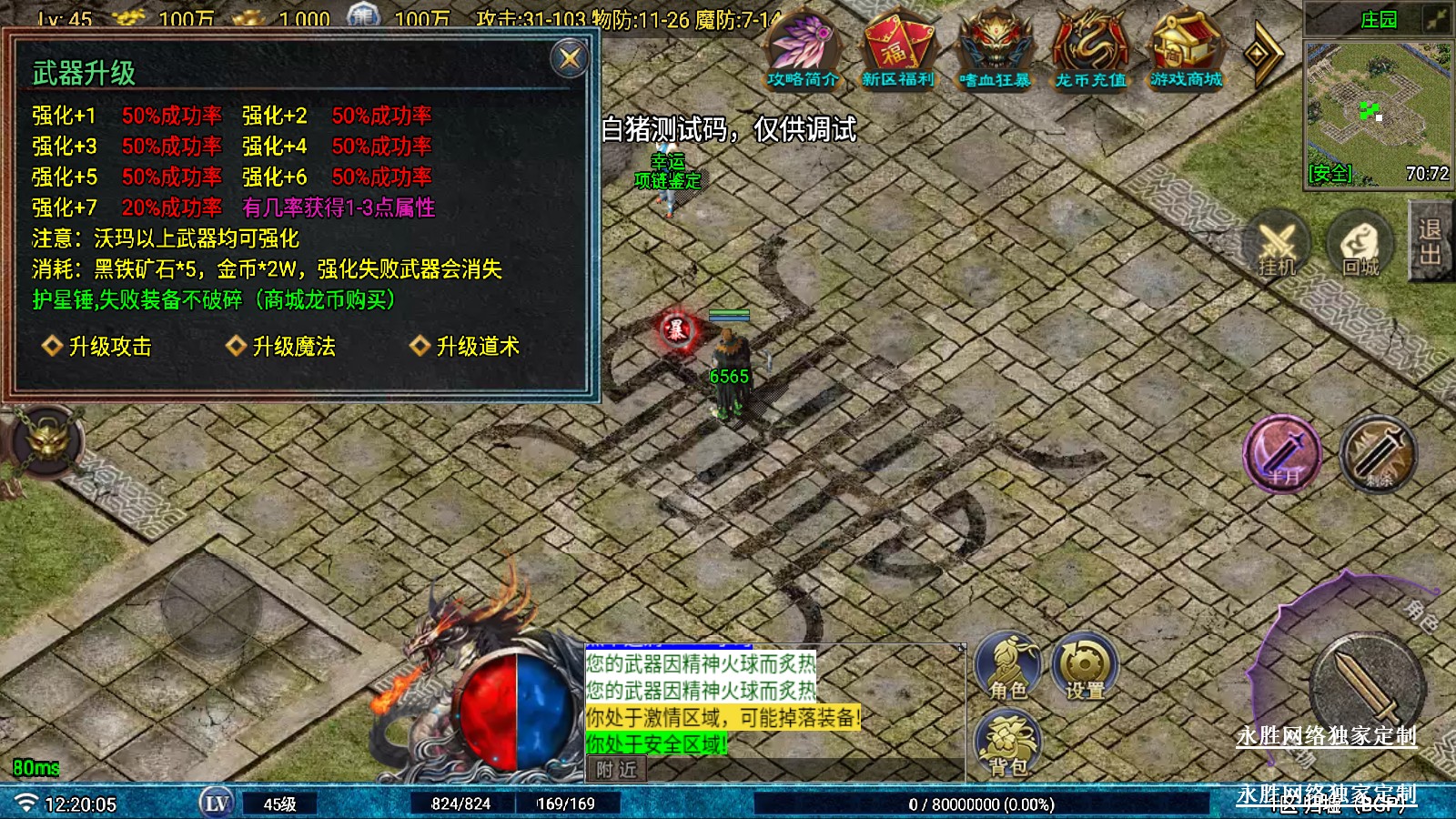Screen dimensions: 1456x819
Task: Toggle 挂机 auto-battle
Action: coord(1277,246)
